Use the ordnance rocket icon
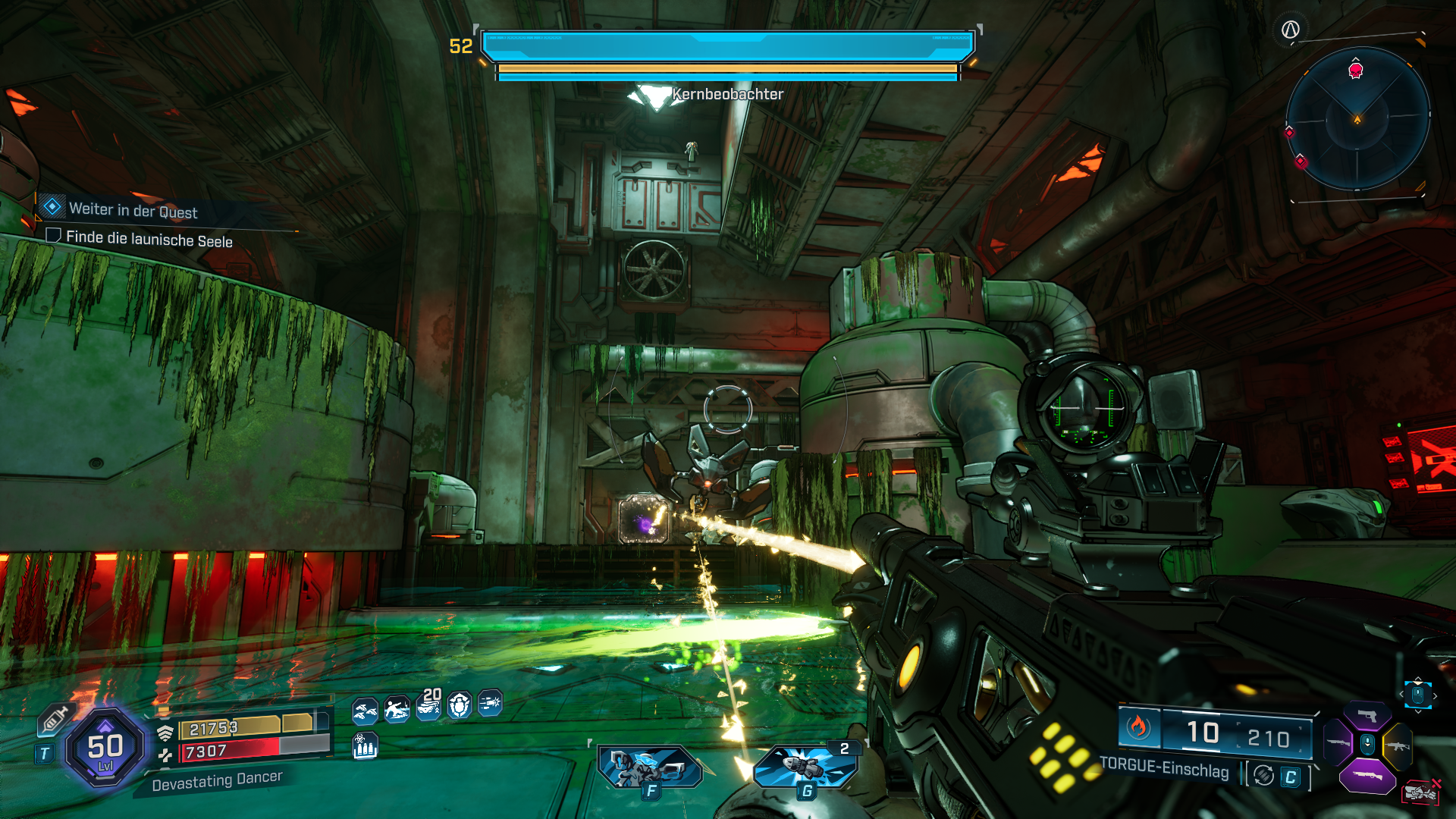This screenshot has width=1456, height=819. point(805,766)
